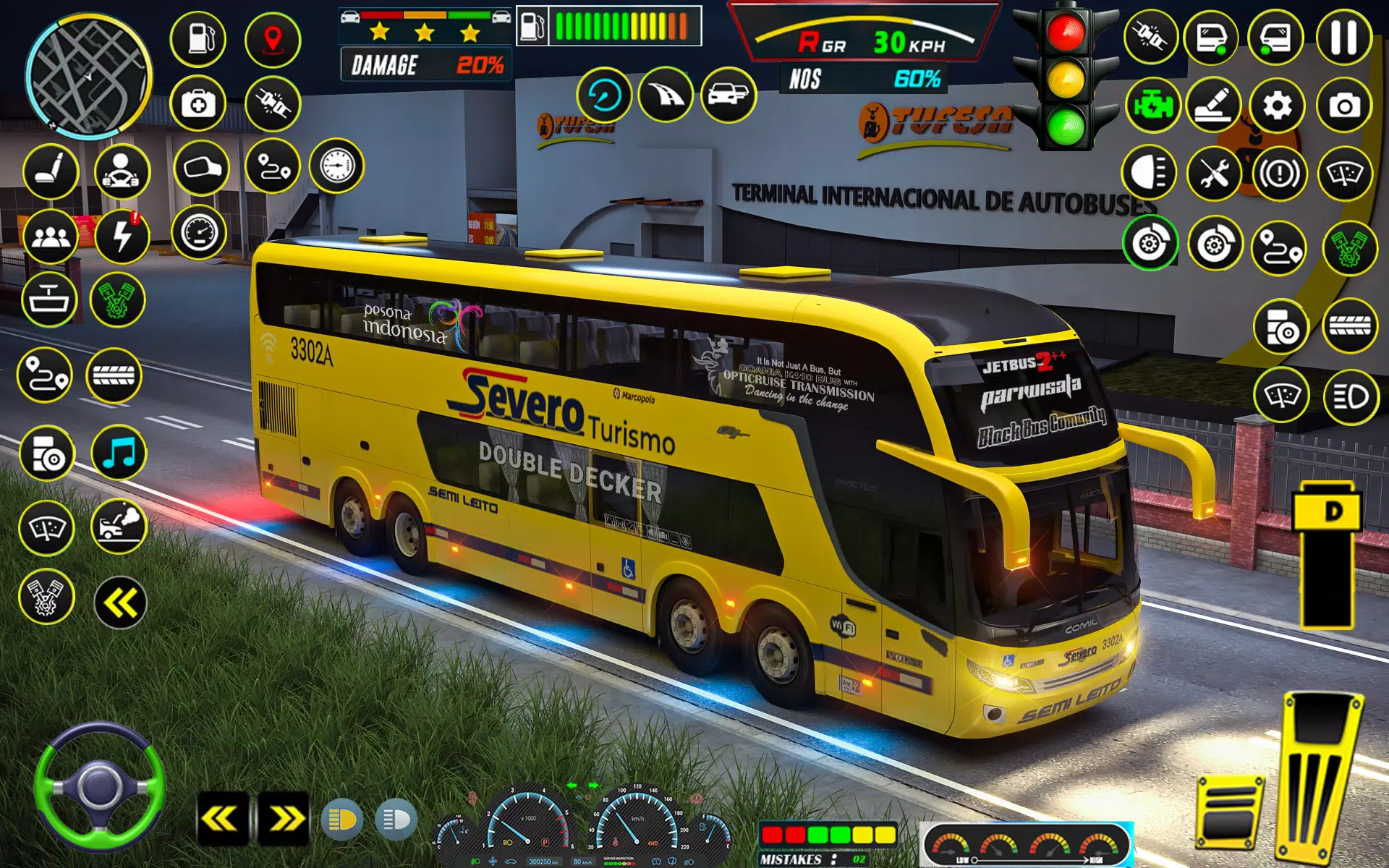
Task: Open the wrench and screwdriver repair icon
Action: click(1215, 174)
